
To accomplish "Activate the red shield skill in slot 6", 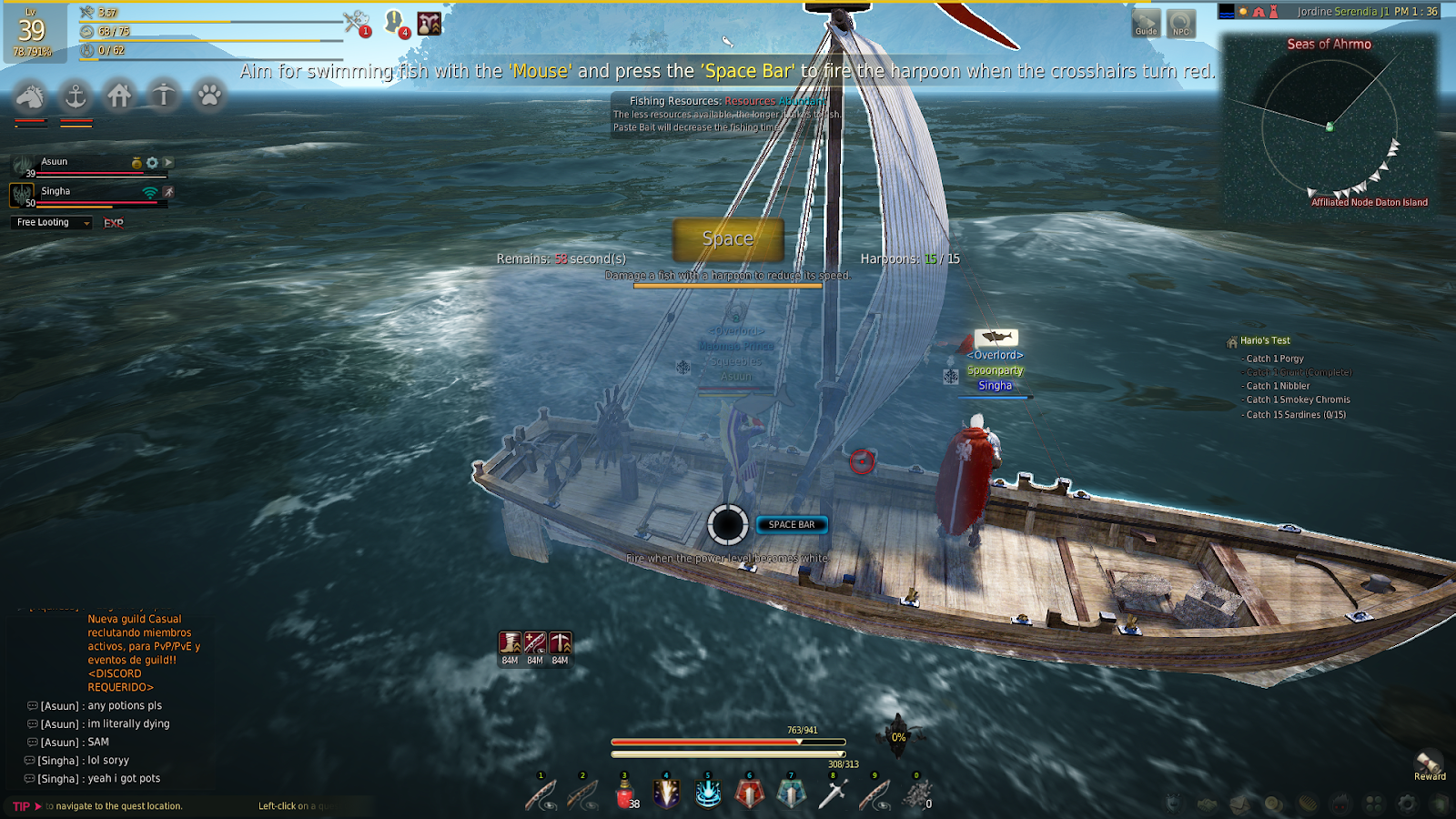I will pyautogui.click(x=750, y=794).
